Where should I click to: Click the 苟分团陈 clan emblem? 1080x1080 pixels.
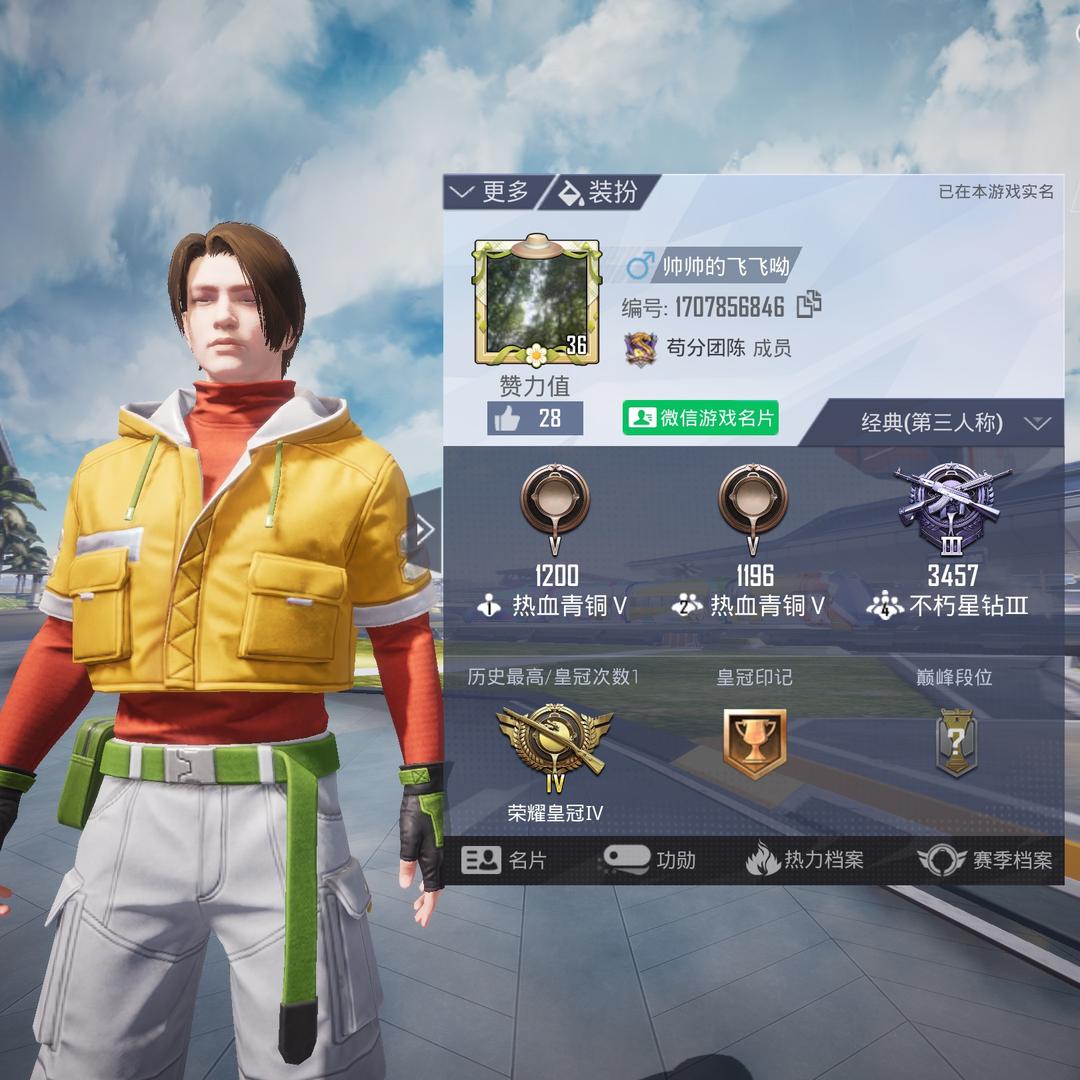coord(640,348)
